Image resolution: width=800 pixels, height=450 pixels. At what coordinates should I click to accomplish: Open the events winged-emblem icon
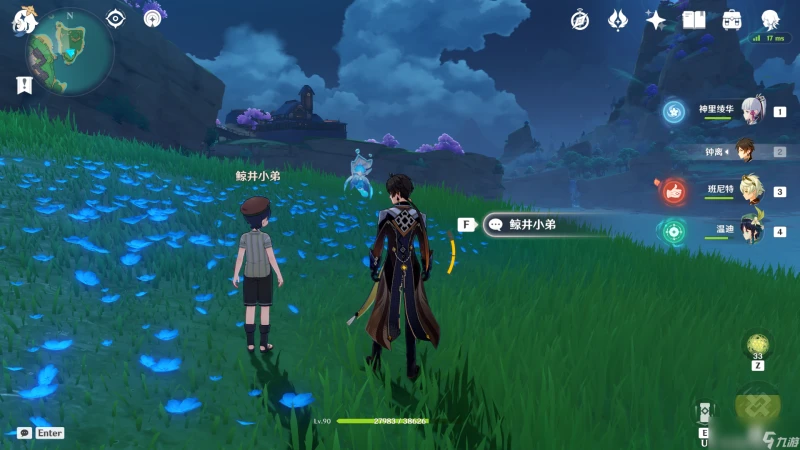point(618,19)
